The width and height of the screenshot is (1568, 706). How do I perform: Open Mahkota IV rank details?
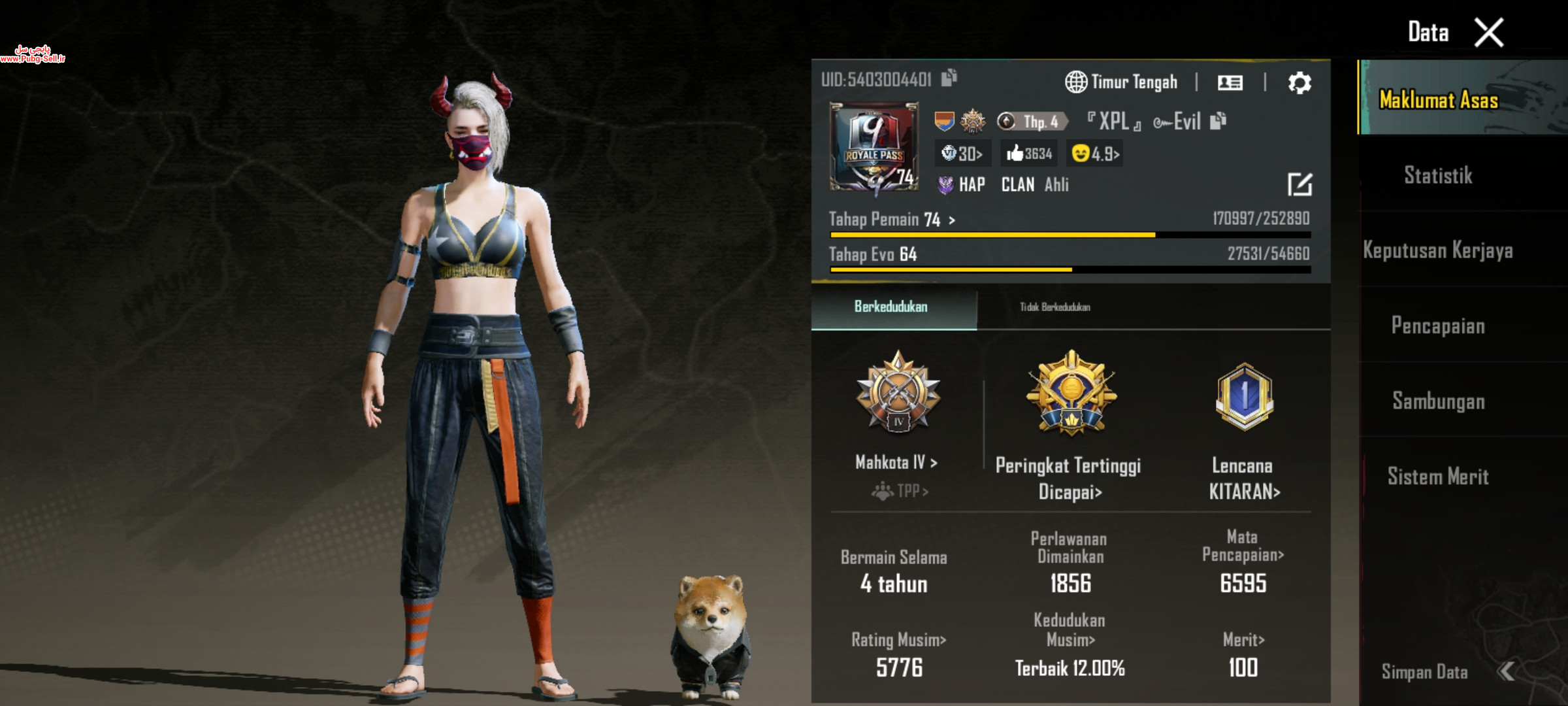pyautogui.click(x=897, y=462)
